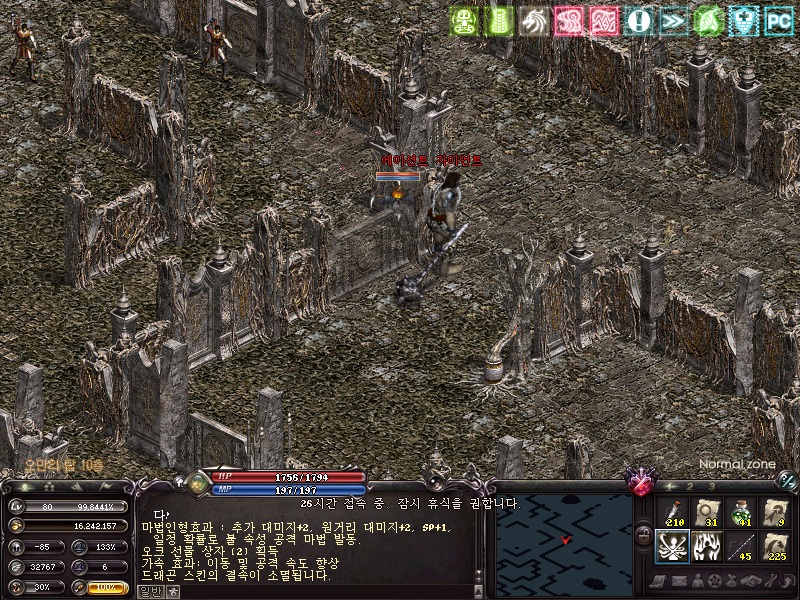
Task: Use the red-tipped vial with 210 count
Action: (x=672, y=512)
